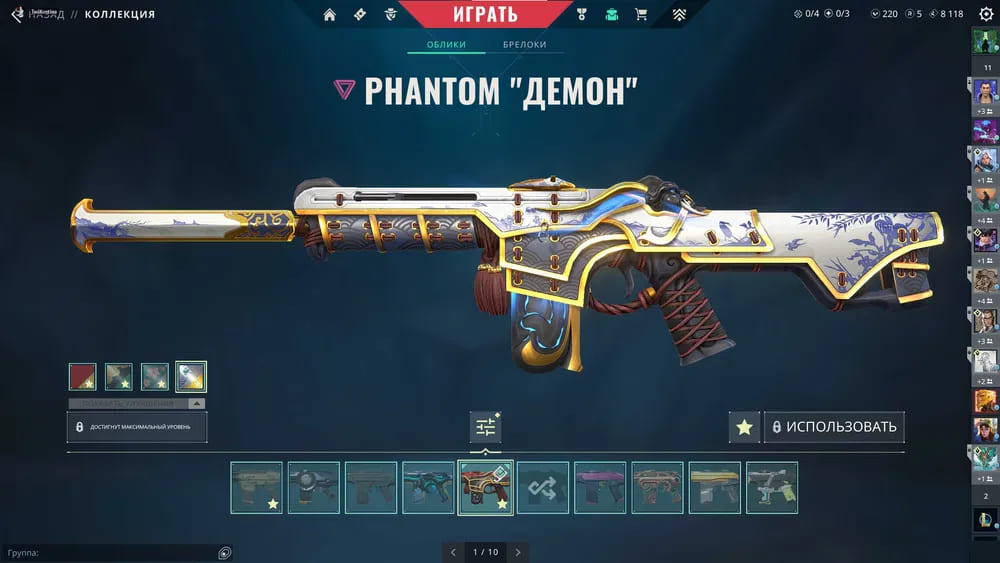
Task: Select the white-and-gold variant swatch
Action: (x=191, y=376)
